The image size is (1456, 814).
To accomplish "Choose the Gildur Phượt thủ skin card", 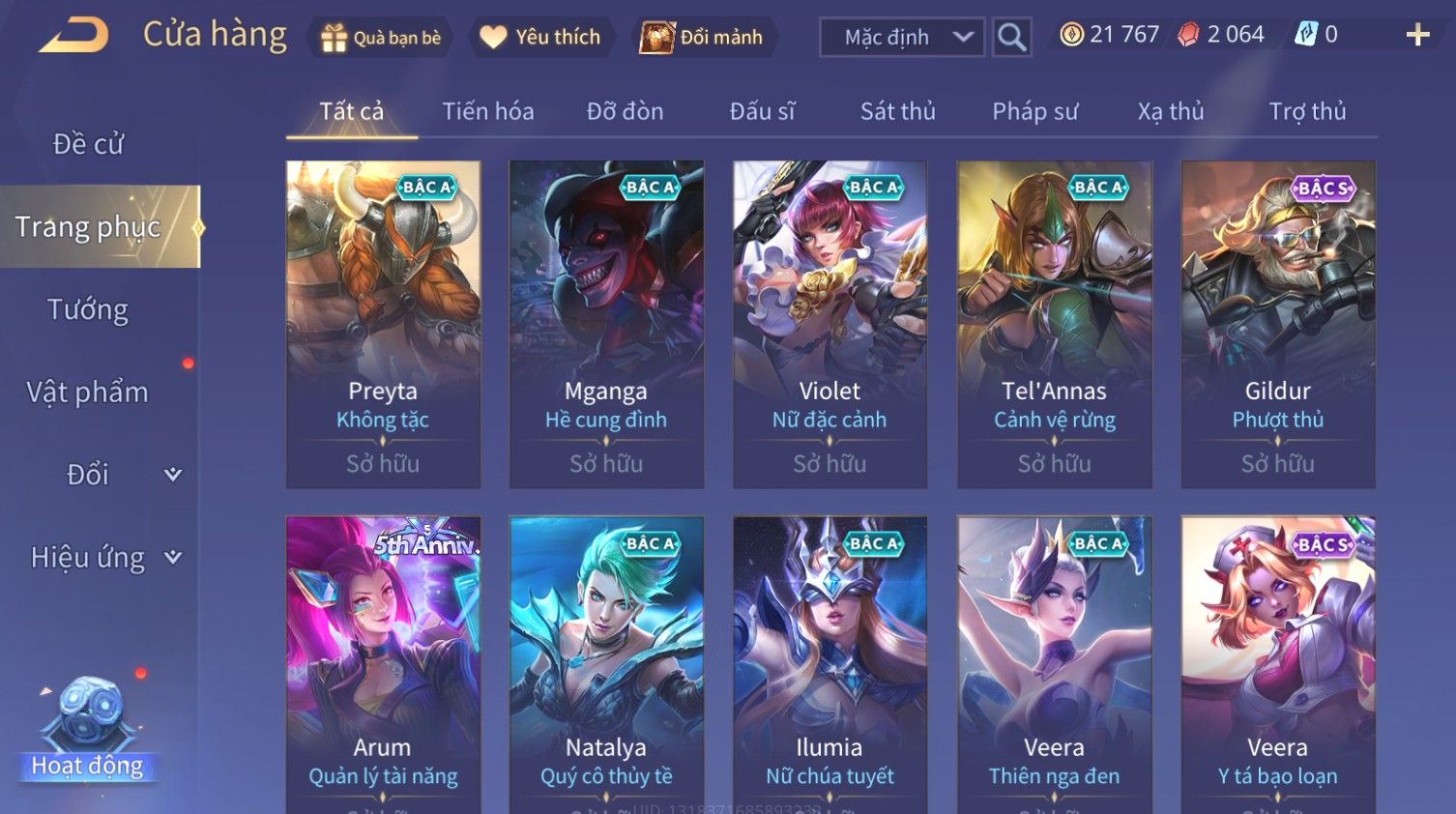I will pyautogui.click(x=1277, y=324).
